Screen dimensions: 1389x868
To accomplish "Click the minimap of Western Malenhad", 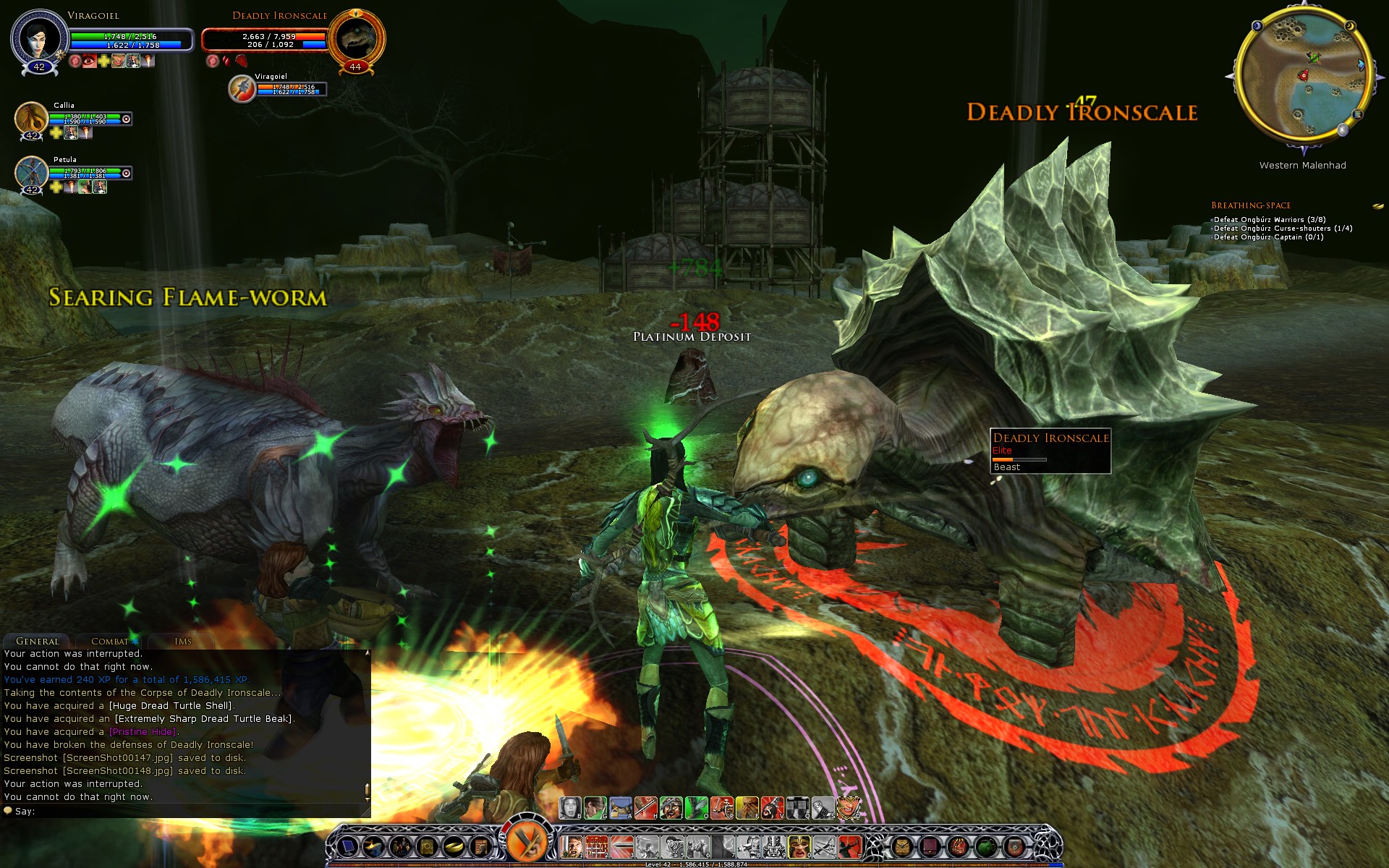I will [1304, 76].
